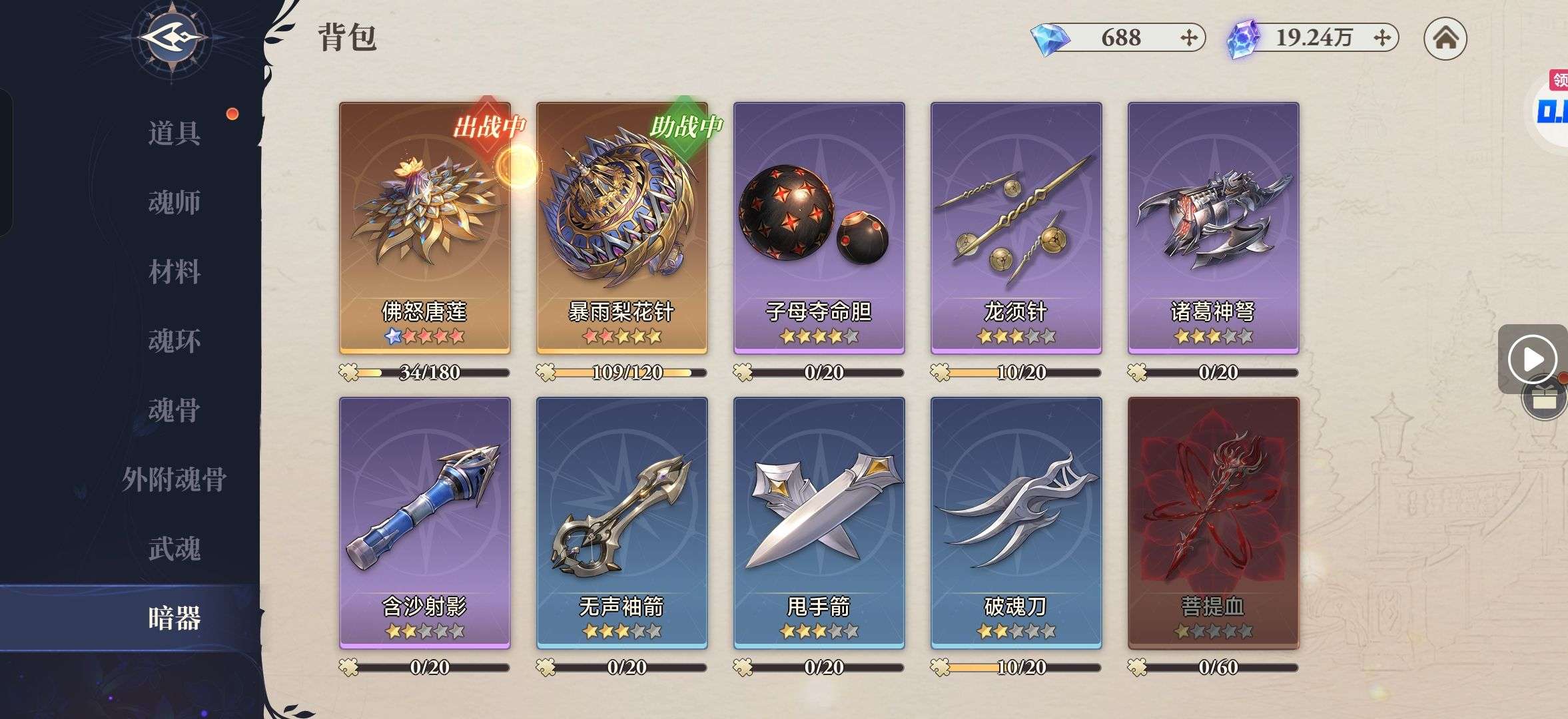Return to home via house icon
1568x719 pixels.
tap(1445, 39)
